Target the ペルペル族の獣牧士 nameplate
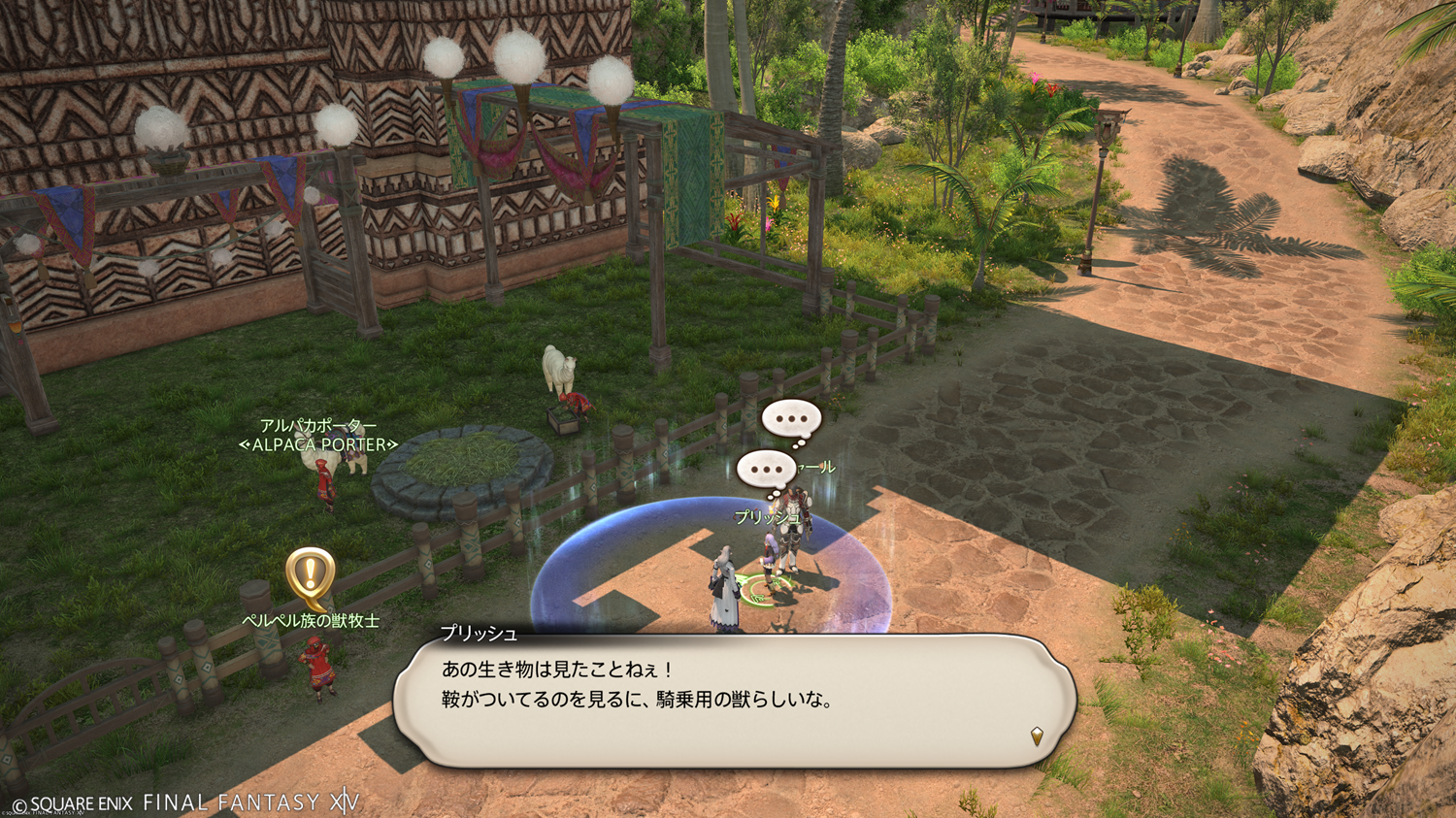Image resolution: width=1456 pixels, height=818 pixels. [311, 621]
